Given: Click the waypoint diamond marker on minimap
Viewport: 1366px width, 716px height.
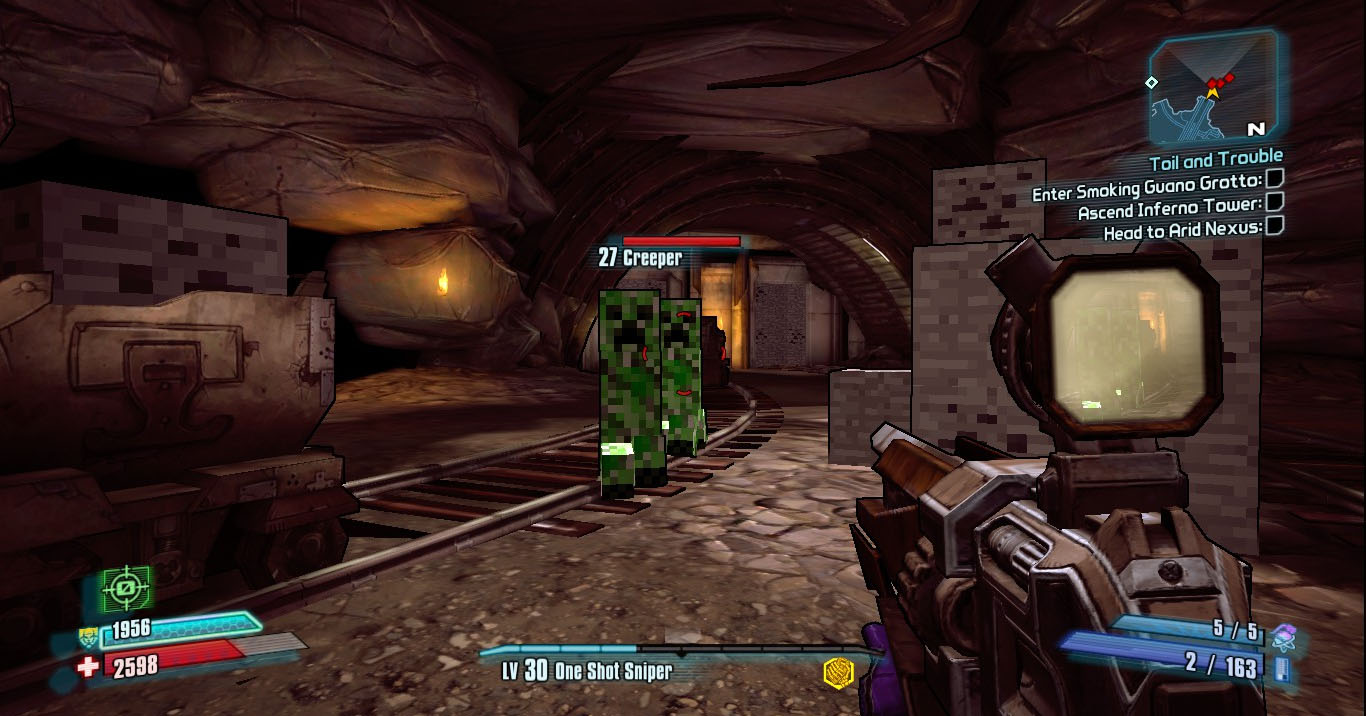Looking at the screenshot, I should tap(1152, 82).
